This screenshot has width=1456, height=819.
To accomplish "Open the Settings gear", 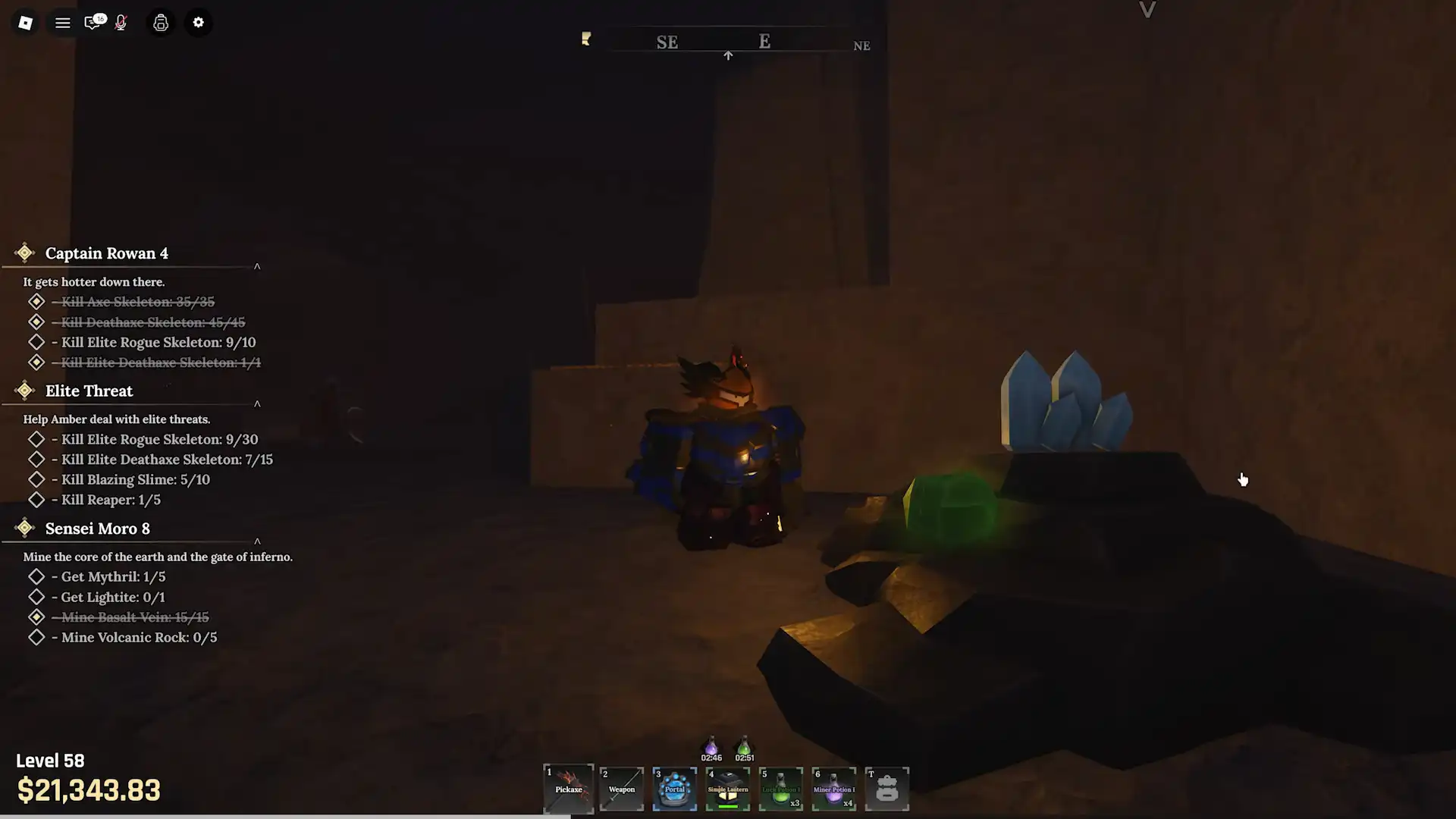I will pyautogui.click(x=199, y=23).
